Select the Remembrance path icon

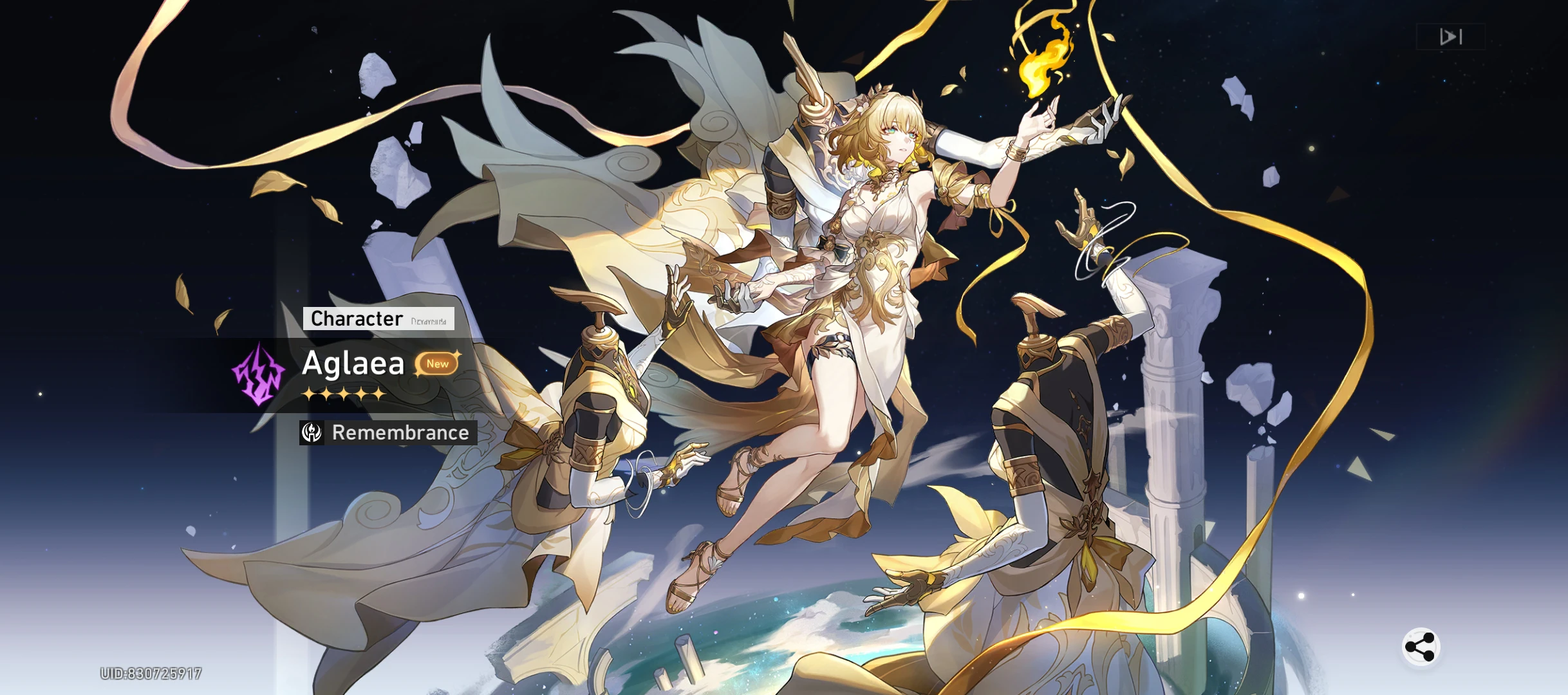point(311,433)
